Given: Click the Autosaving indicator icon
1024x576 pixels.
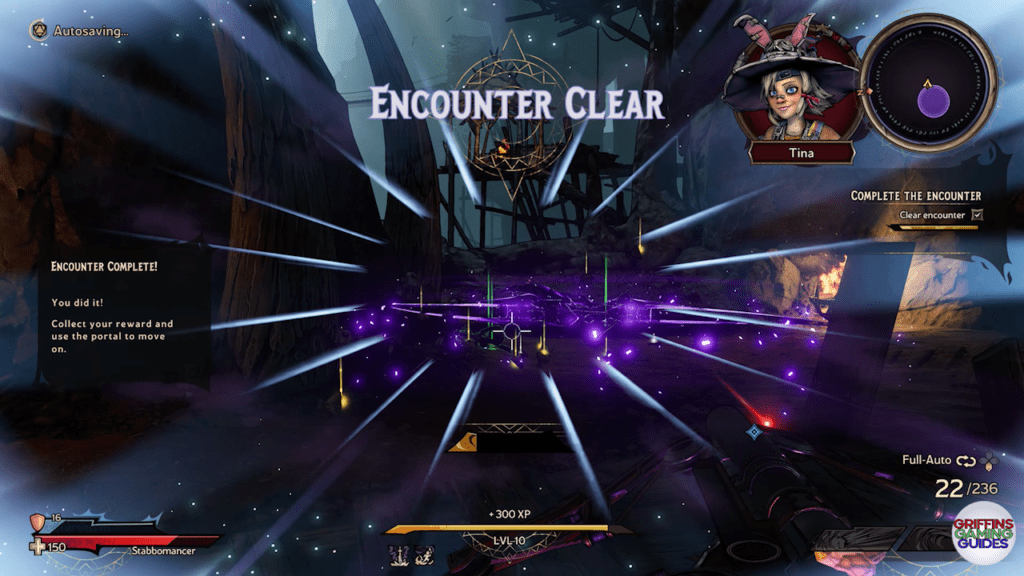Looking at the screenshot, I should point(39,30).
